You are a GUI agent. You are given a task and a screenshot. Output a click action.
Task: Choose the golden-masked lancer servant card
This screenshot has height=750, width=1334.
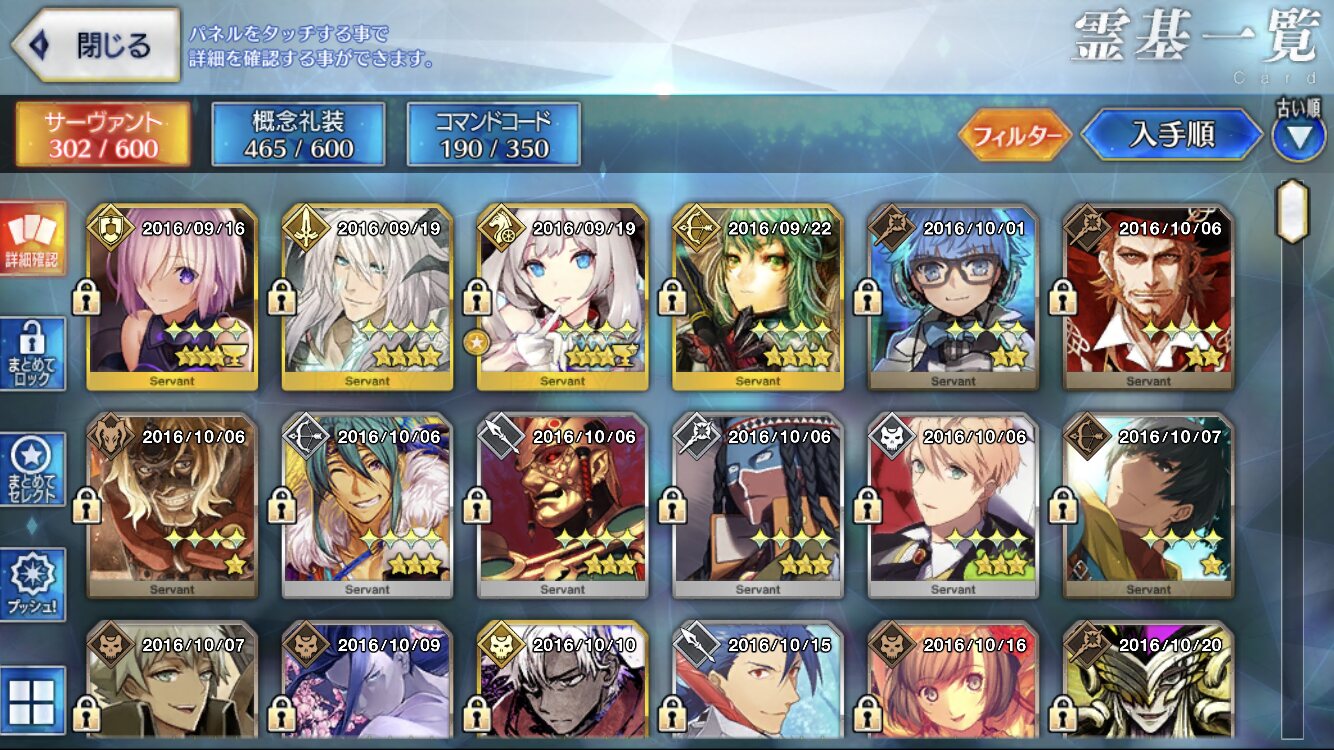(x=562, y=506)
